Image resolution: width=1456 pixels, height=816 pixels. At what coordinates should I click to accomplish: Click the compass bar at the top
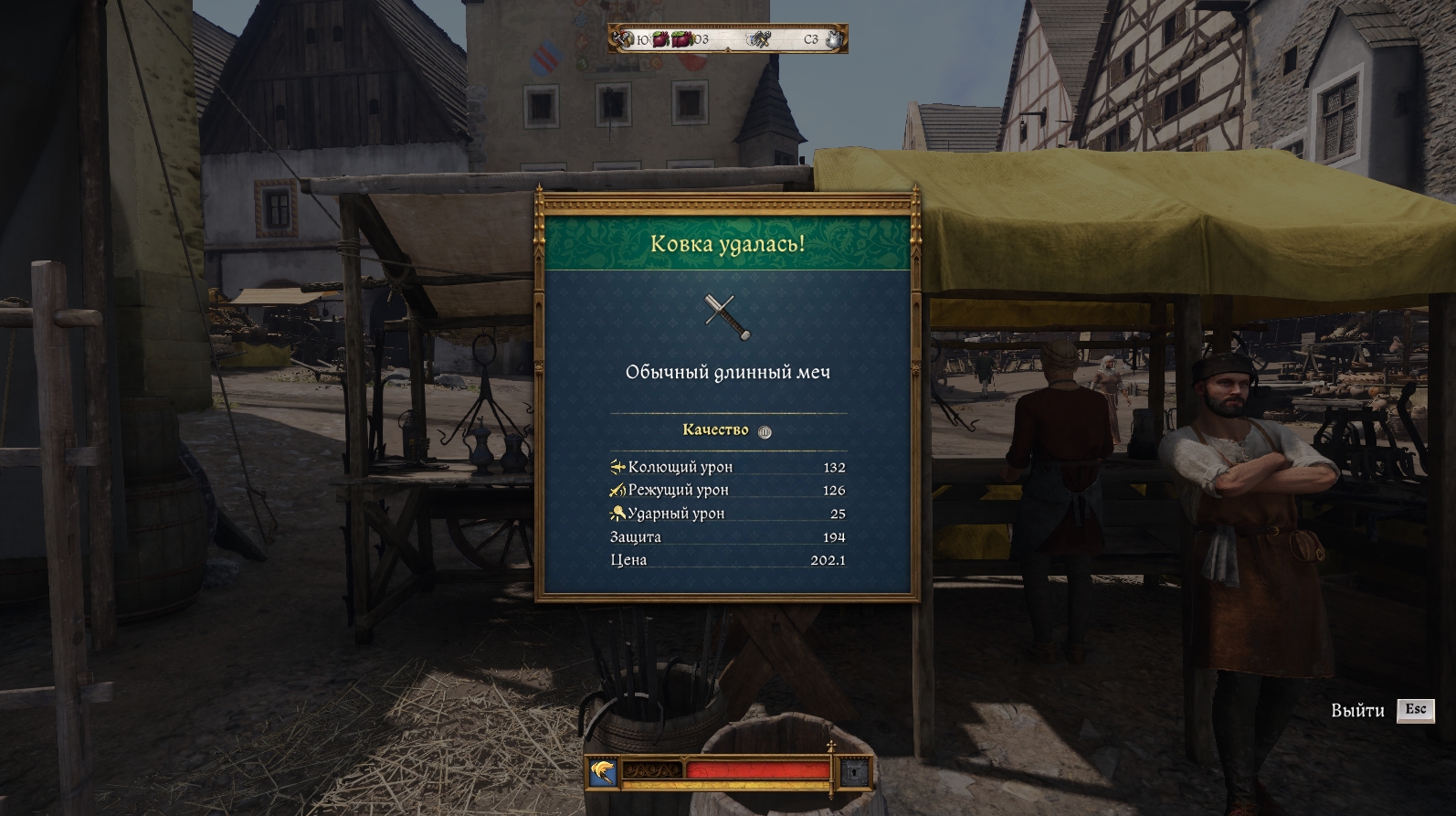[727, 39]
